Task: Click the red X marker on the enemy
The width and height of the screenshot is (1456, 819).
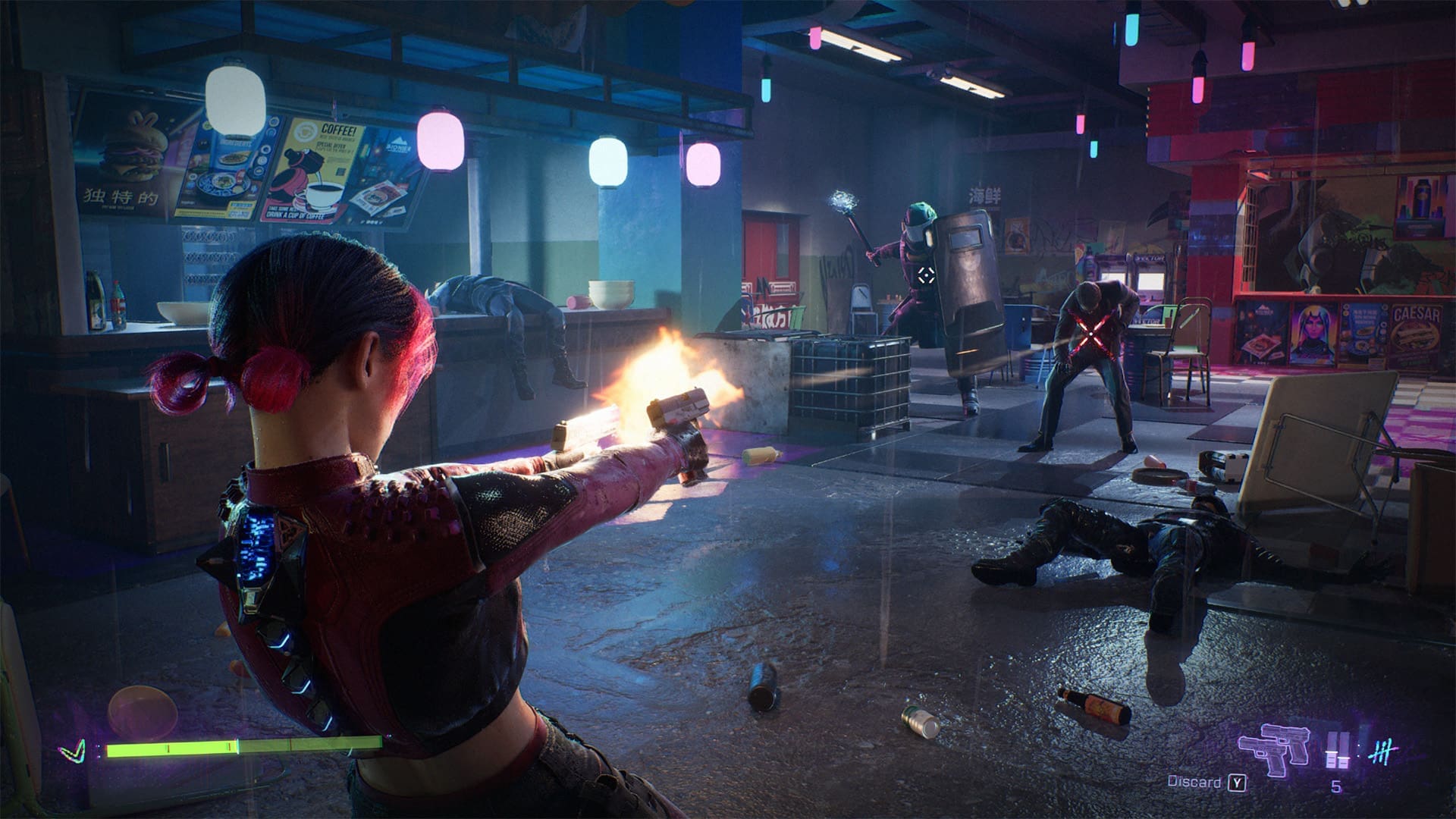Action: [1092, 334]
